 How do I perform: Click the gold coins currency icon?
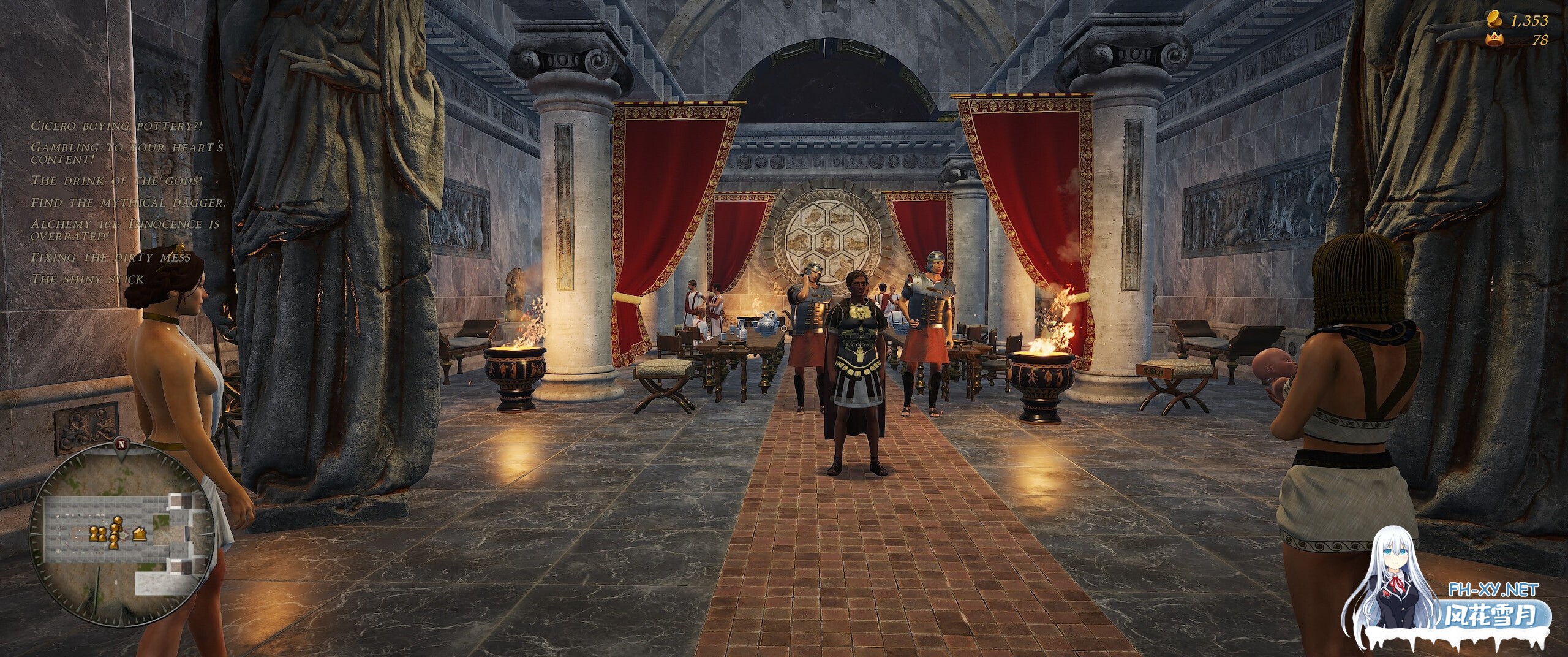point(1494,20)
